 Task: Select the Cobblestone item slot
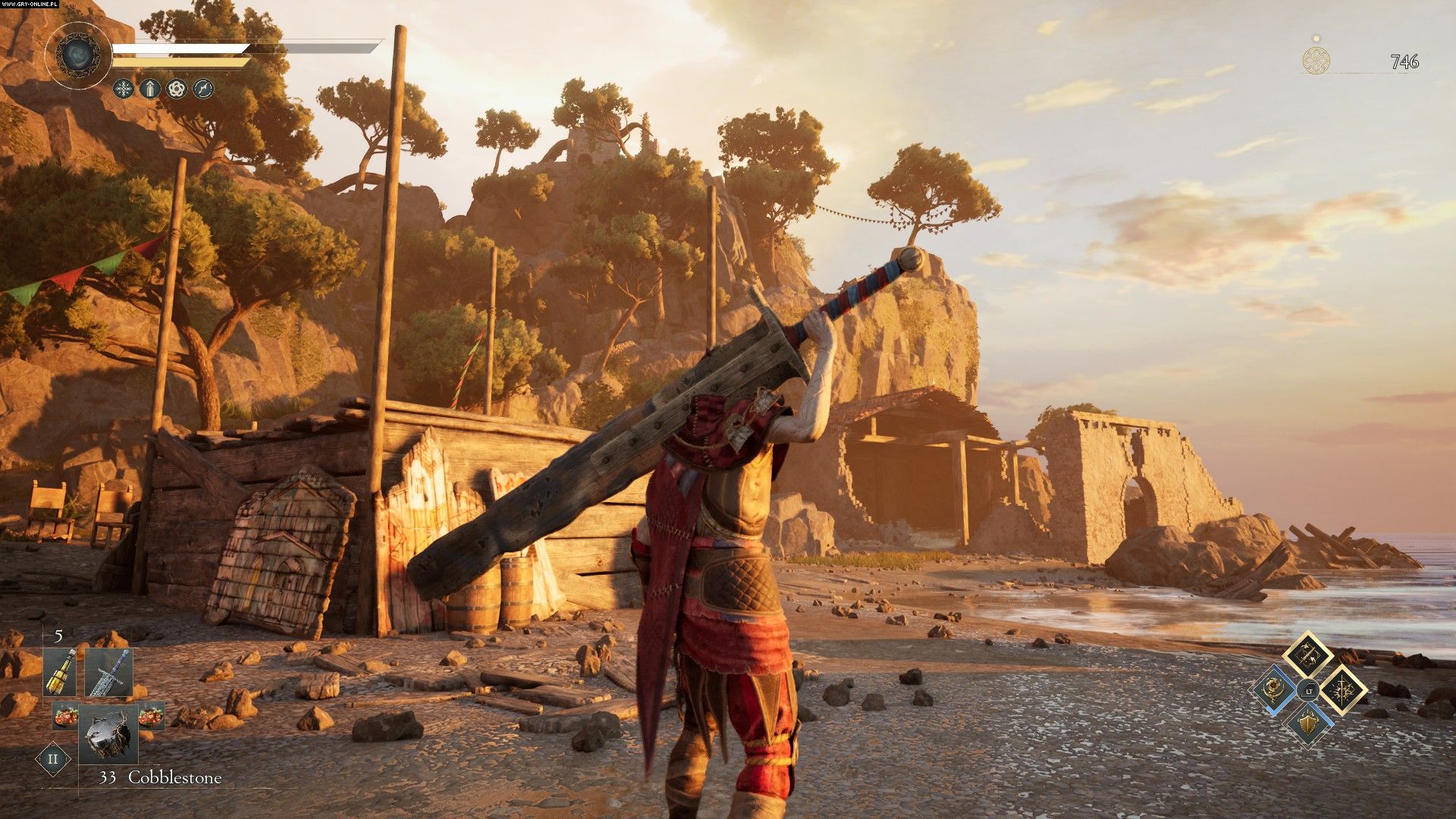[109, 733]
